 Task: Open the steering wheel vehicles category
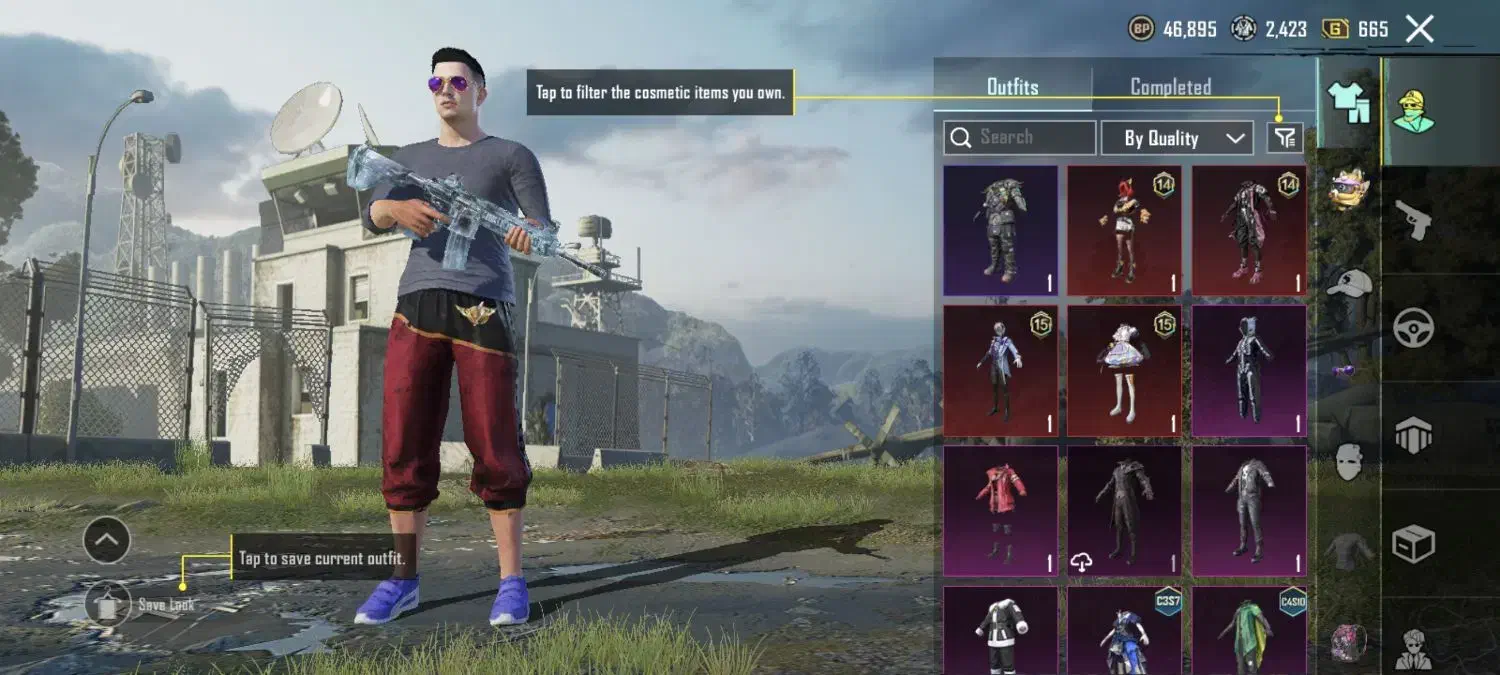[x=1414, y=327]
